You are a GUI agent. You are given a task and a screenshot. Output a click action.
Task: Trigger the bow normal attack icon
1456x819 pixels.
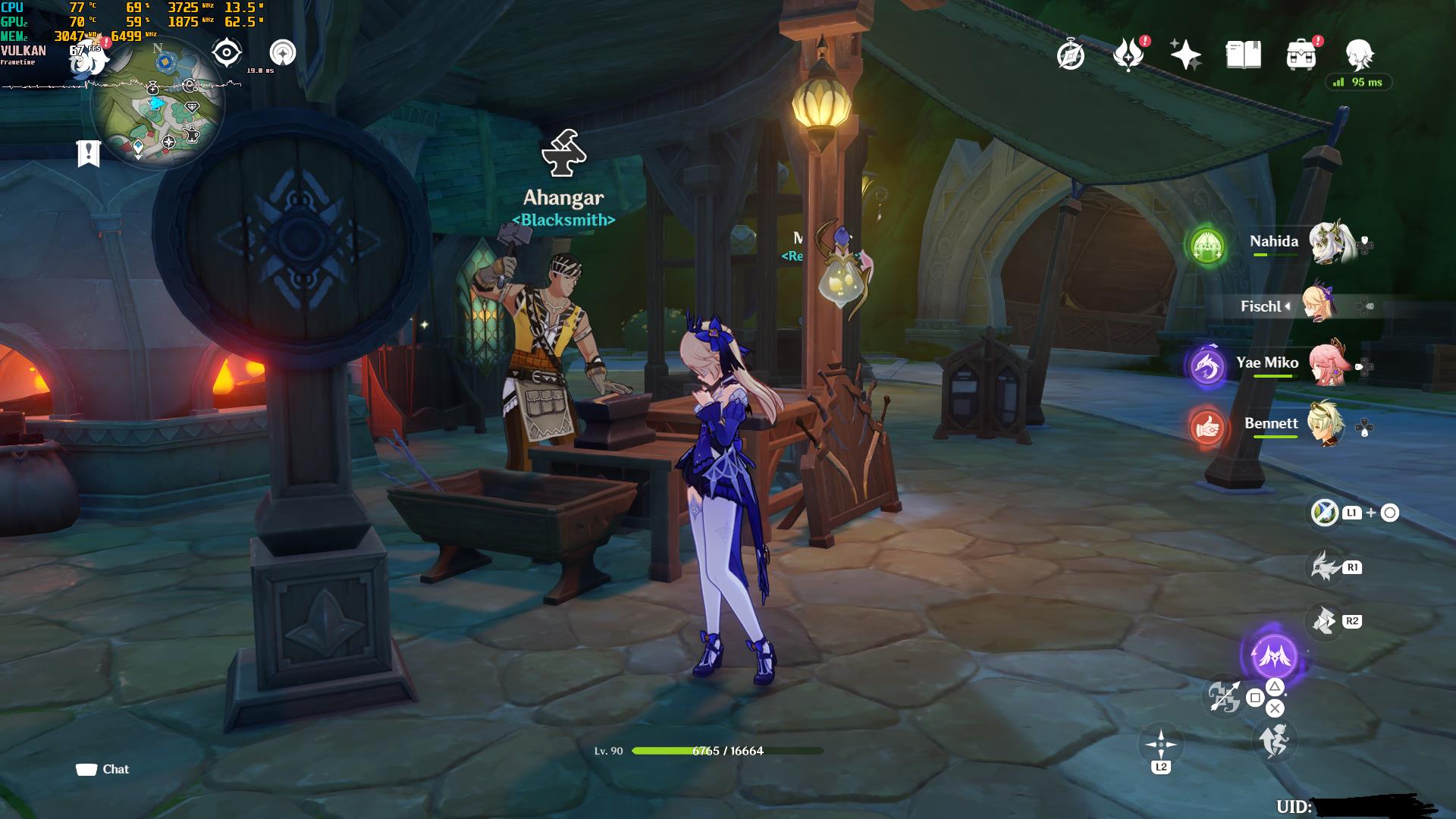1224,696
